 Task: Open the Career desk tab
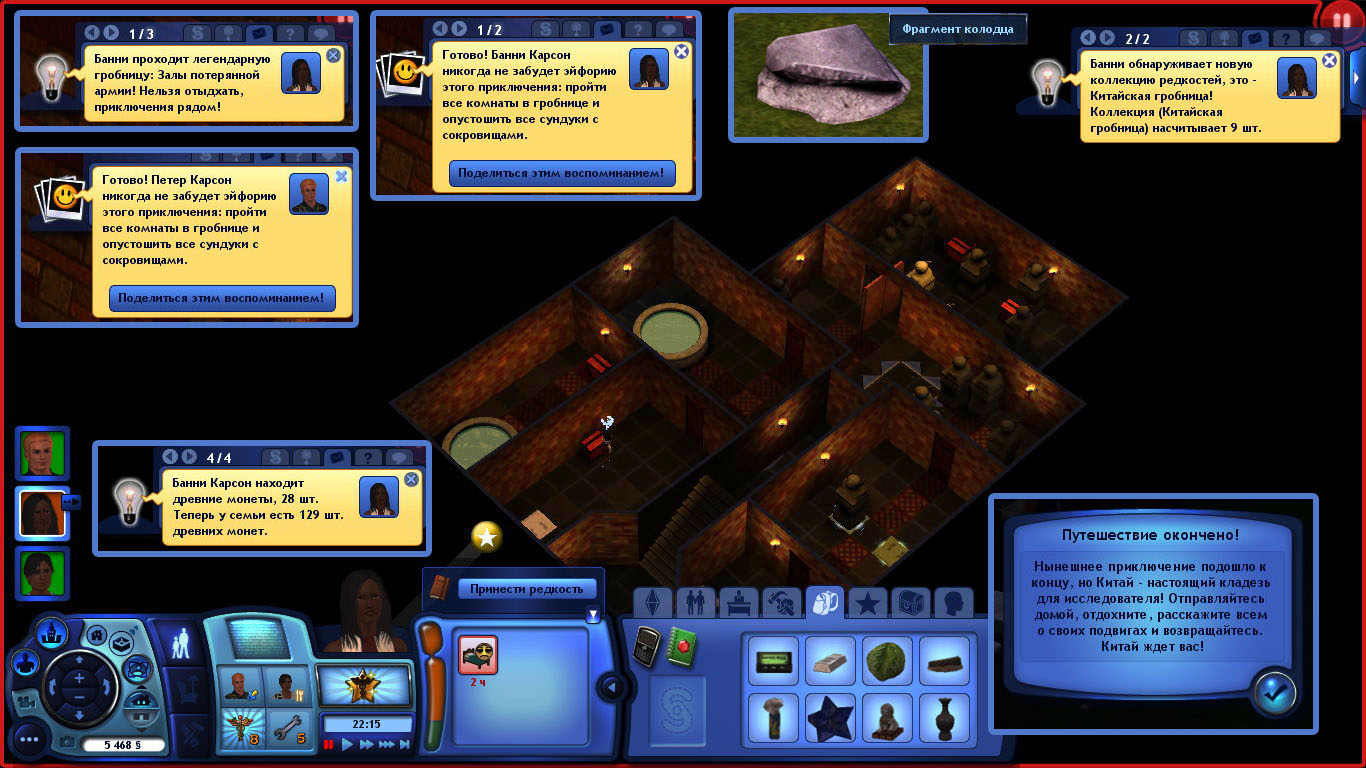coord(739,603)
